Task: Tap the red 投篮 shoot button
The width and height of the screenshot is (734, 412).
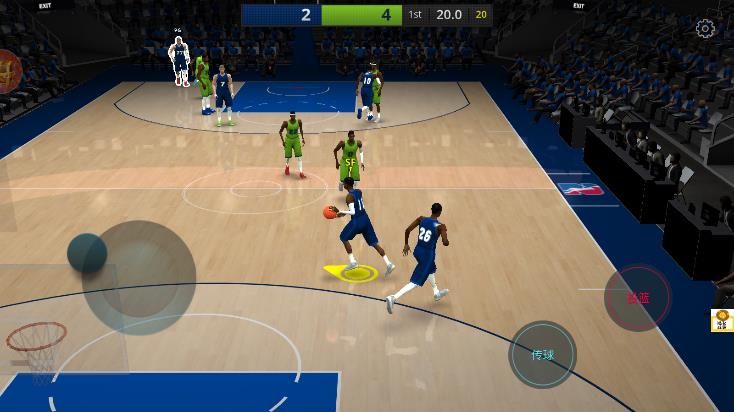Action: tap(637, 298)
